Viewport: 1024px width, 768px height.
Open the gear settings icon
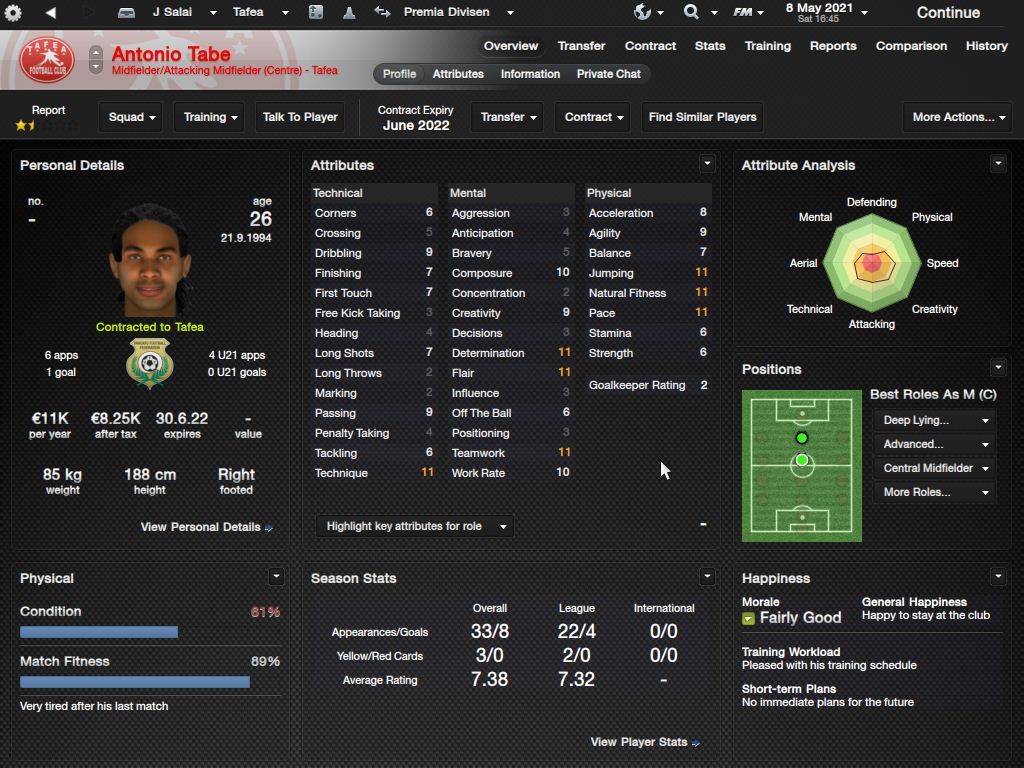click(13, 13)
